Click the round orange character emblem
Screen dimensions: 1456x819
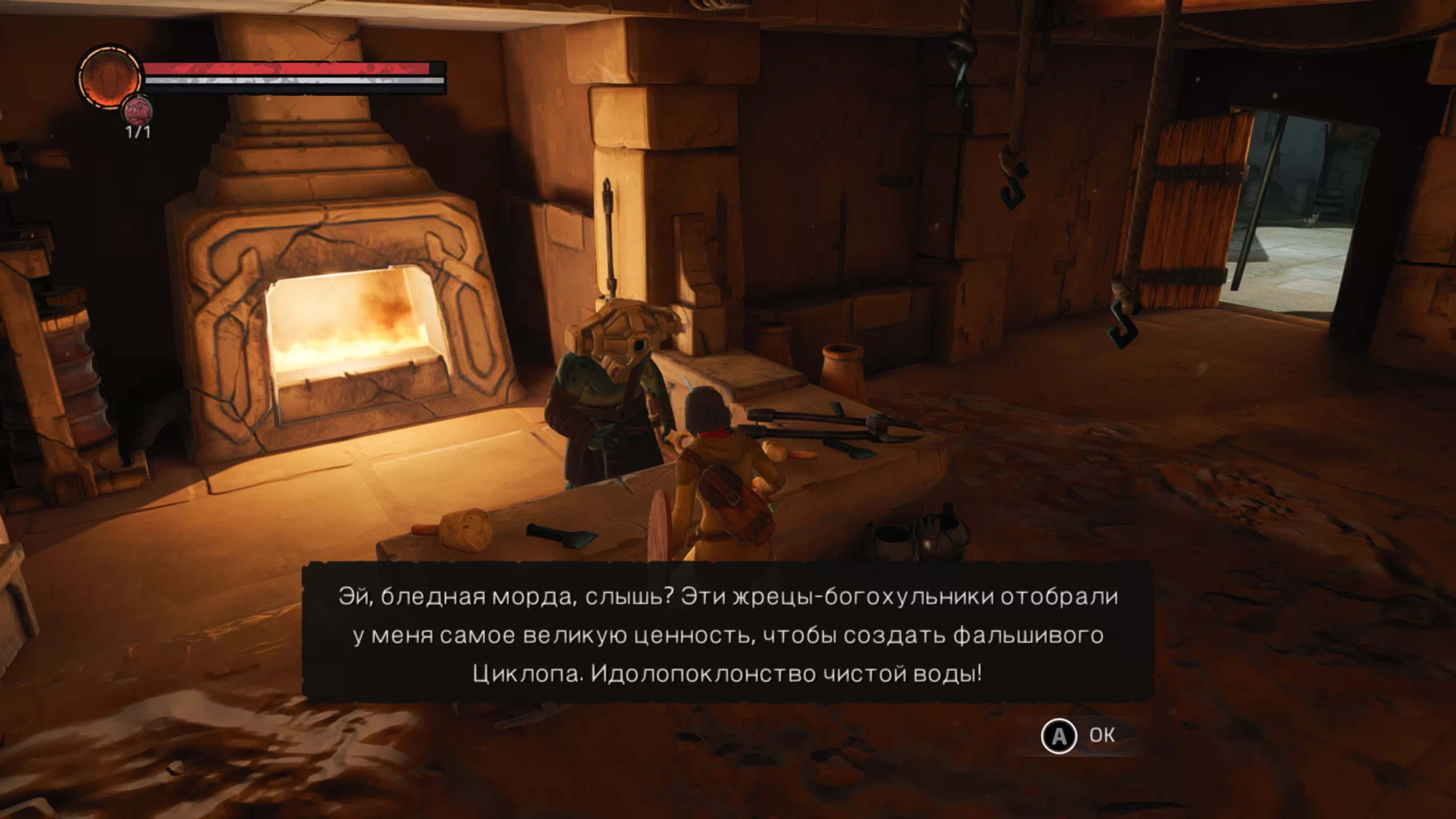[109, 77]
